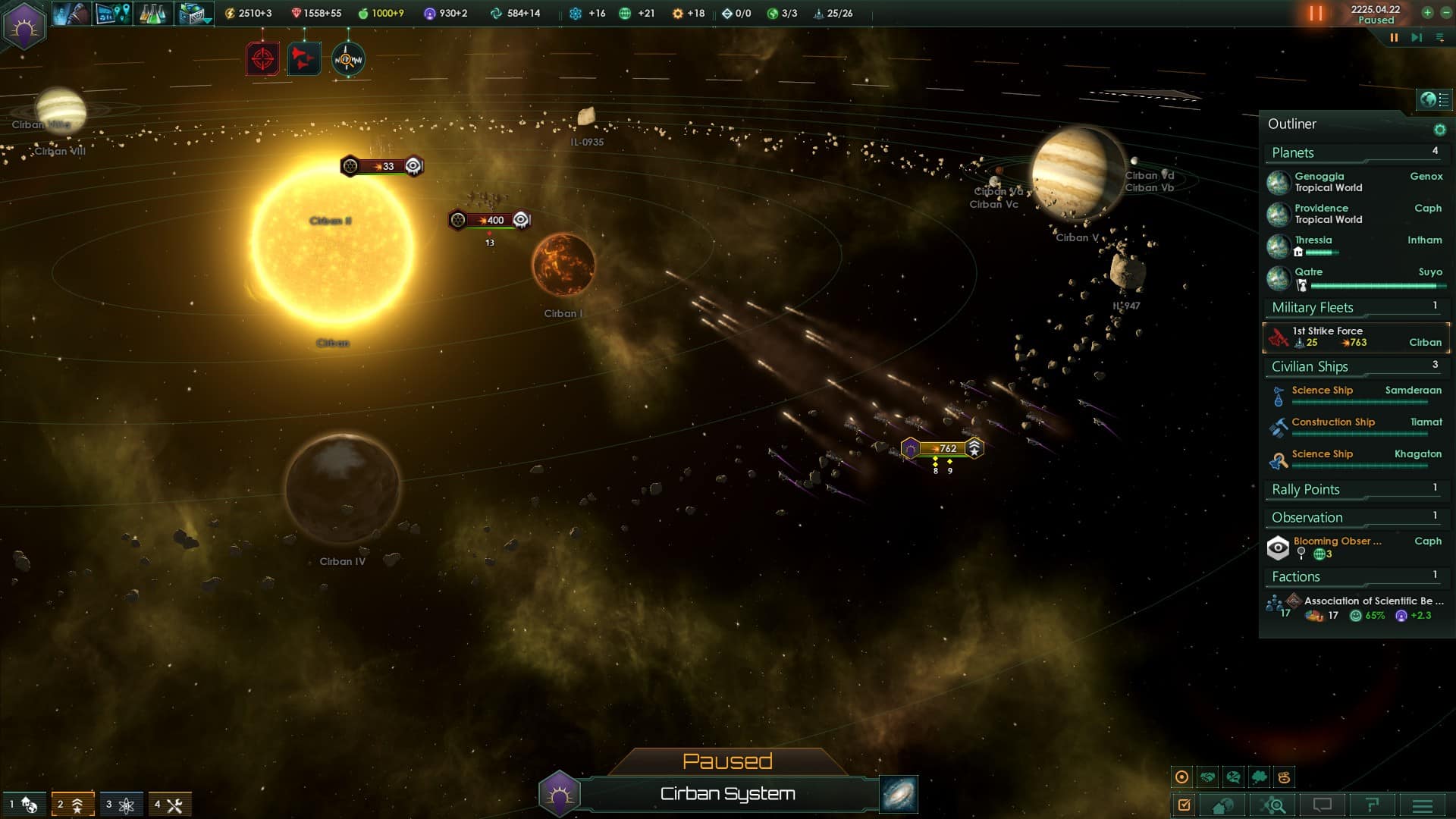Select the Samderaan science ship icon

[1278, 394]
